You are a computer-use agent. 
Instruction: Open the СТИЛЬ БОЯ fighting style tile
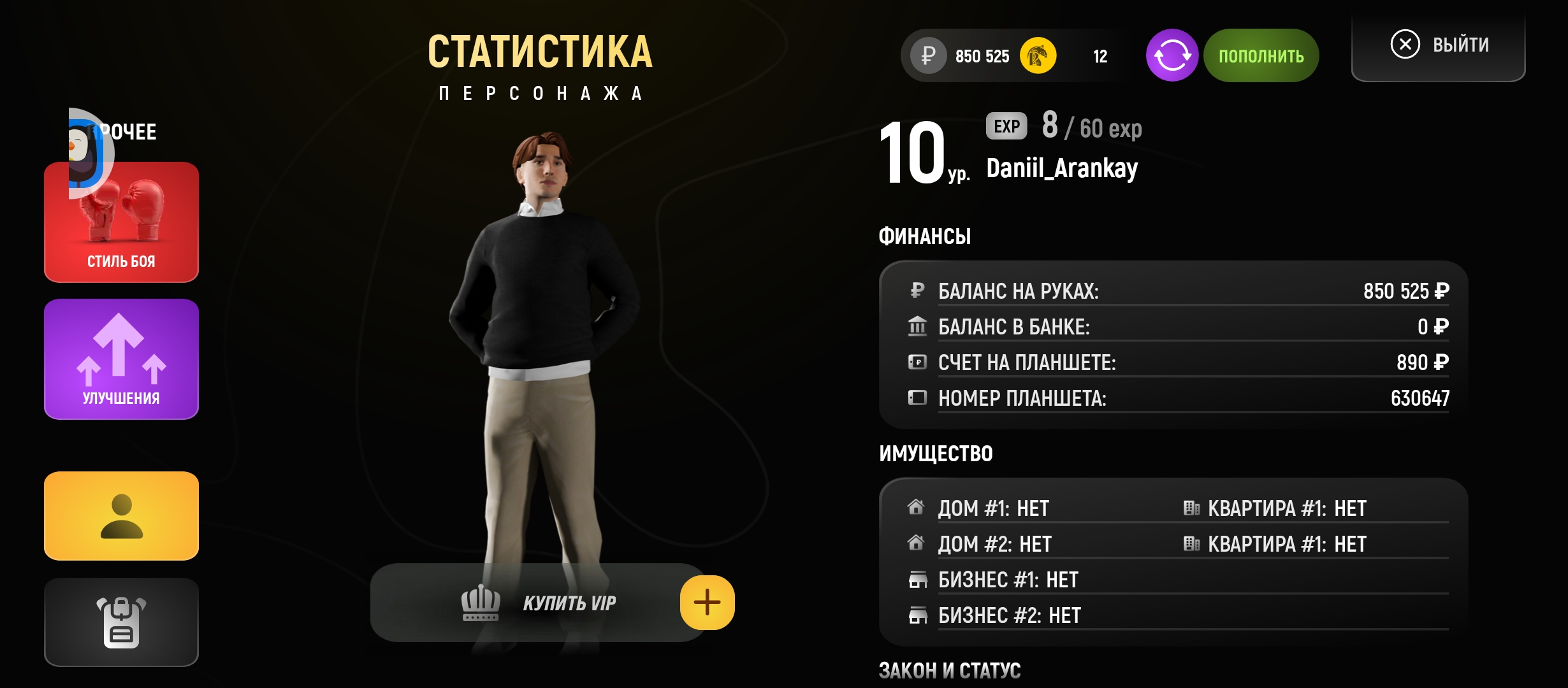(121, 223)
